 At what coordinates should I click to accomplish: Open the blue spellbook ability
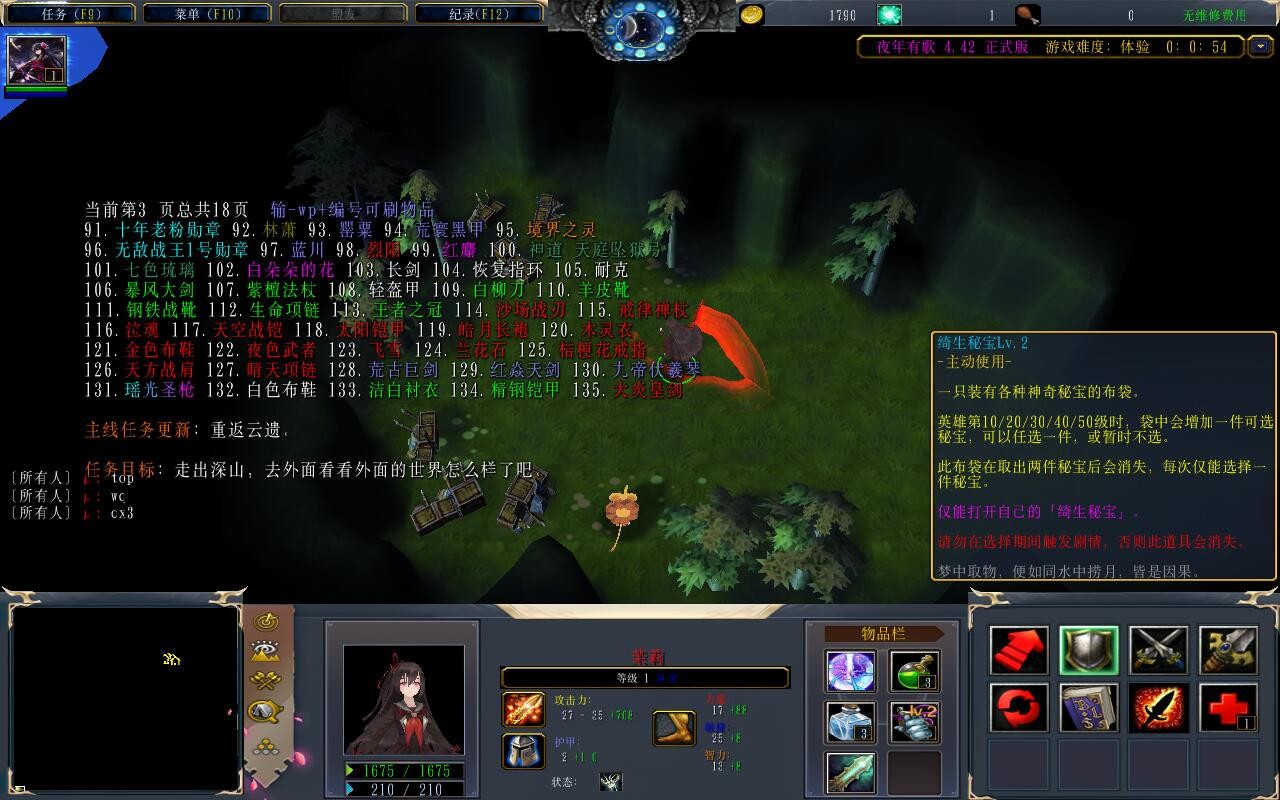pyautogui.click(x=1089, y=708)
